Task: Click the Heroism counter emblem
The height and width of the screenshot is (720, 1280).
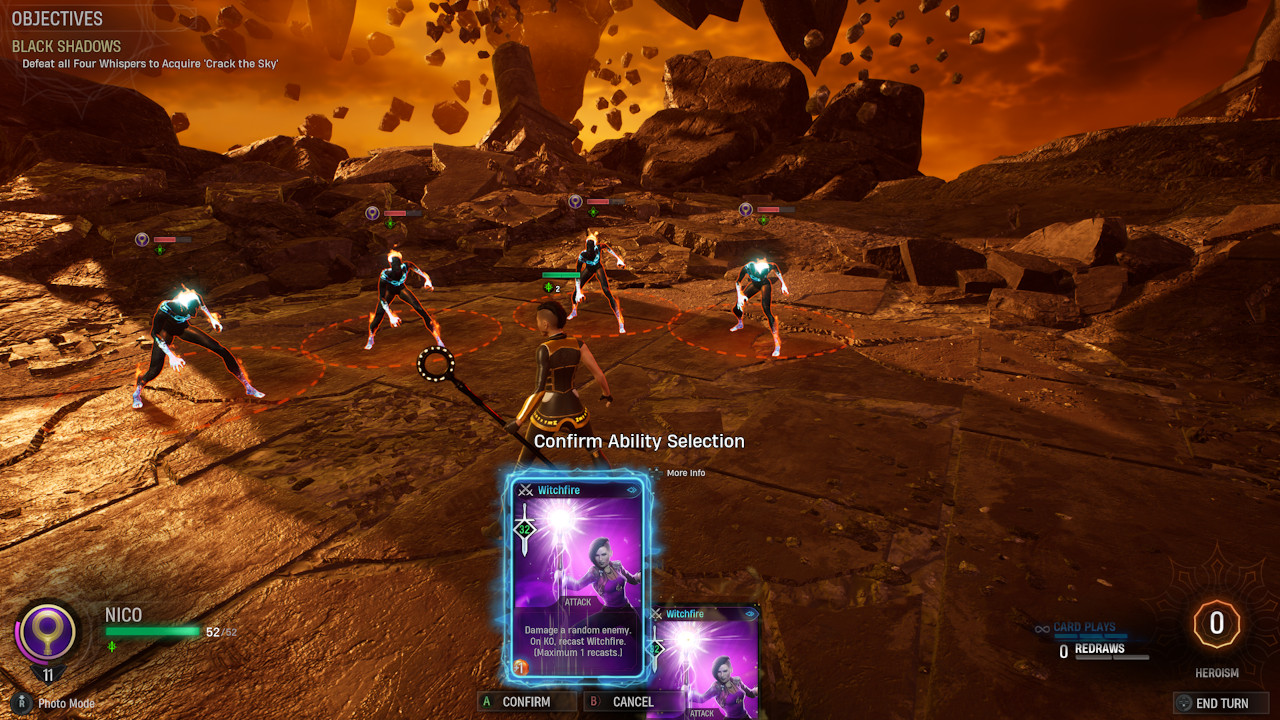Action: tap(1216, 625)
